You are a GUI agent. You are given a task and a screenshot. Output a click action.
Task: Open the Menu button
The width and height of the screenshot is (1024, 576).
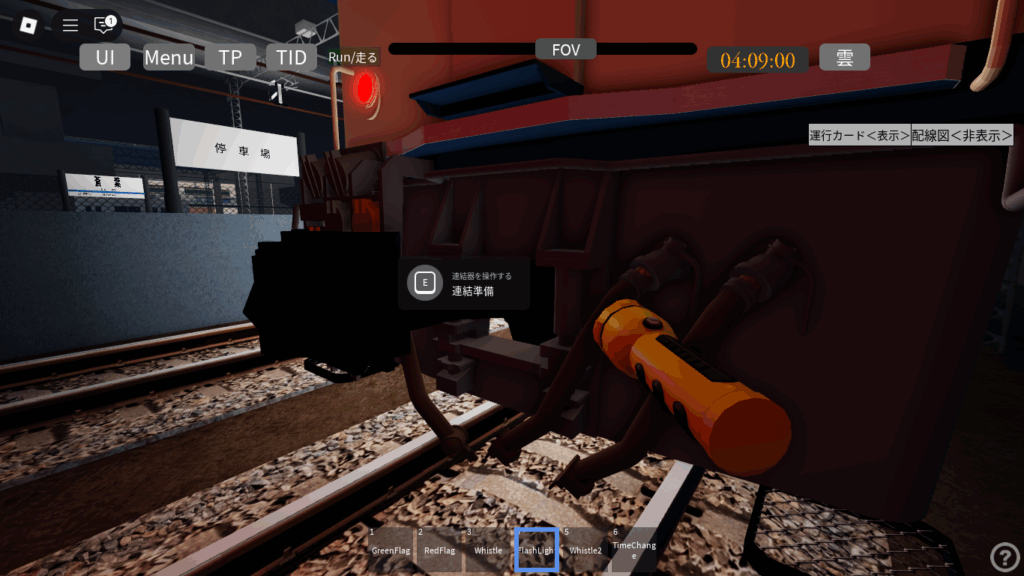pos(169,57)
